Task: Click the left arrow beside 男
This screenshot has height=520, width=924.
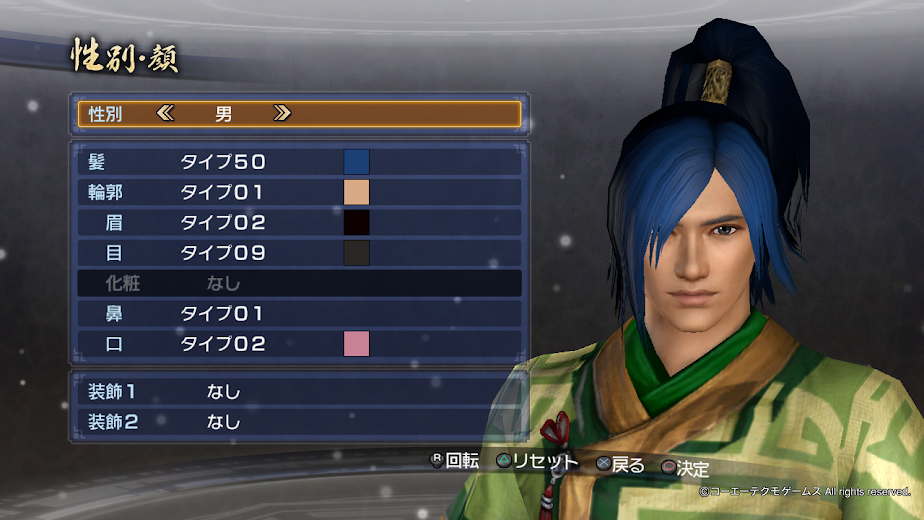Action: (165, 114)
